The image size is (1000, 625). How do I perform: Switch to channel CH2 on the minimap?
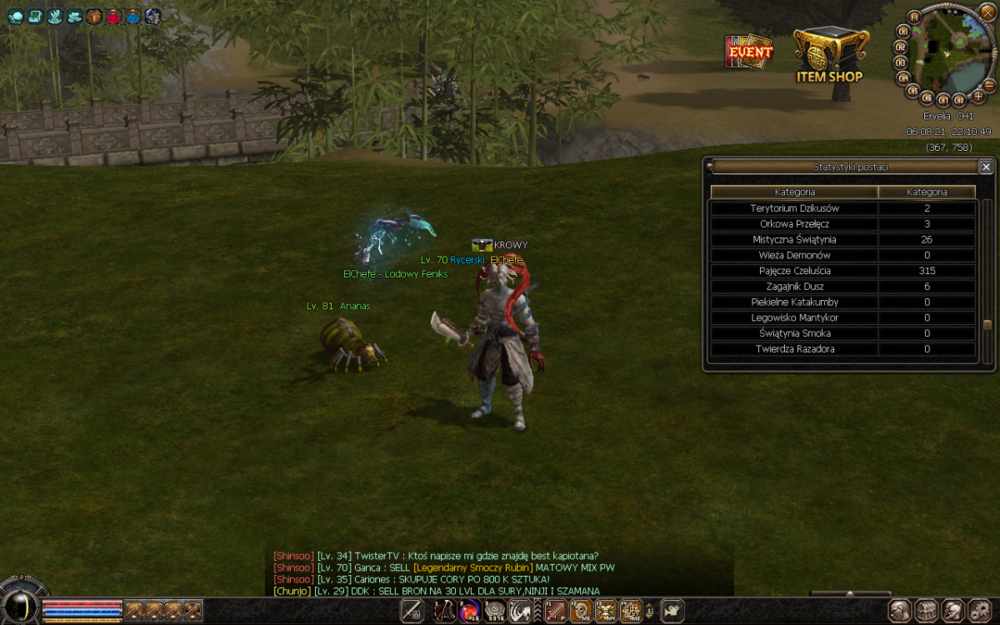pos(899,46)
